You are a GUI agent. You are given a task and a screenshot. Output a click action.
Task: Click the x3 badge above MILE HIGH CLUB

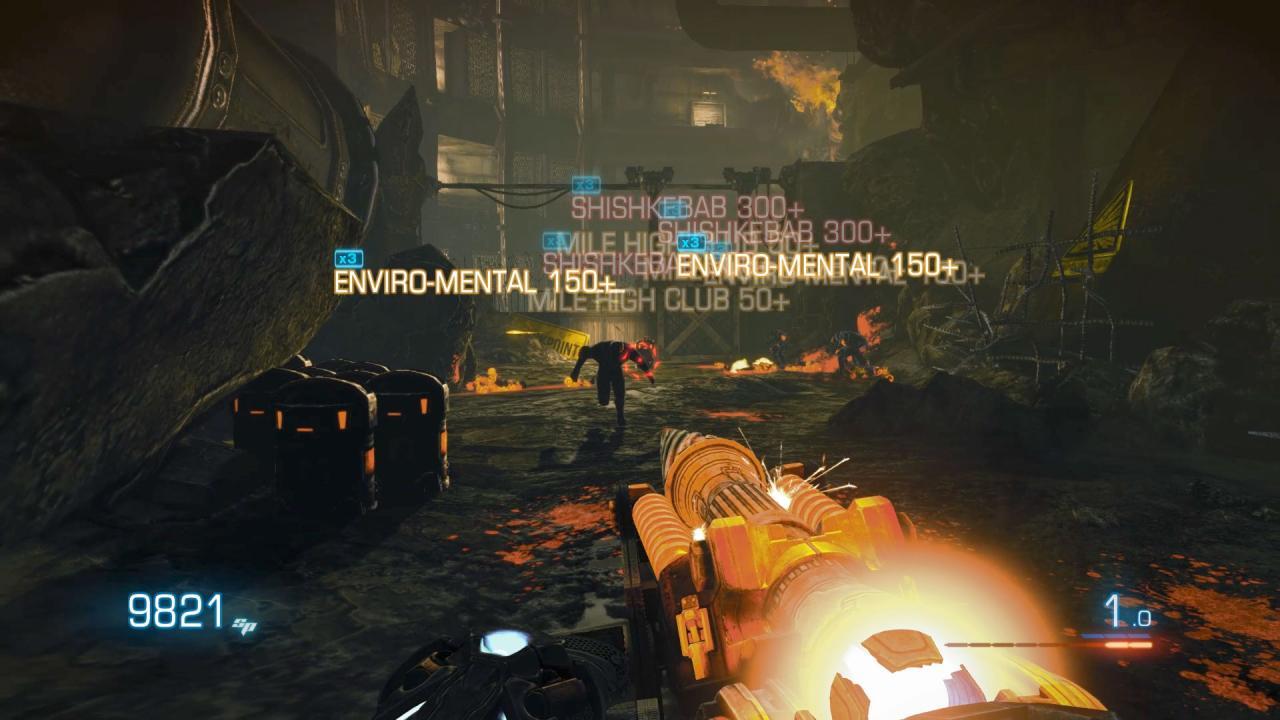(553, 240)
